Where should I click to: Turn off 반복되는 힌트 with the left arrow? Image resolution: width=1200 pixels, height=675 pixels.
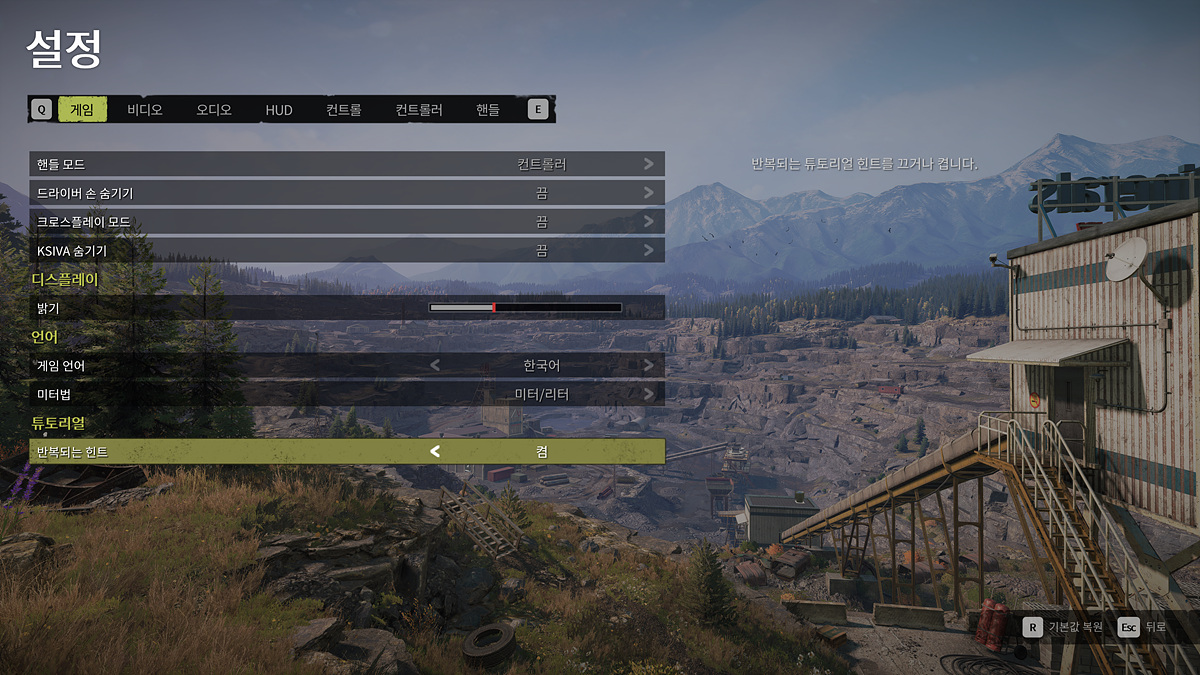pyautogui.click(x=435, y=452)
